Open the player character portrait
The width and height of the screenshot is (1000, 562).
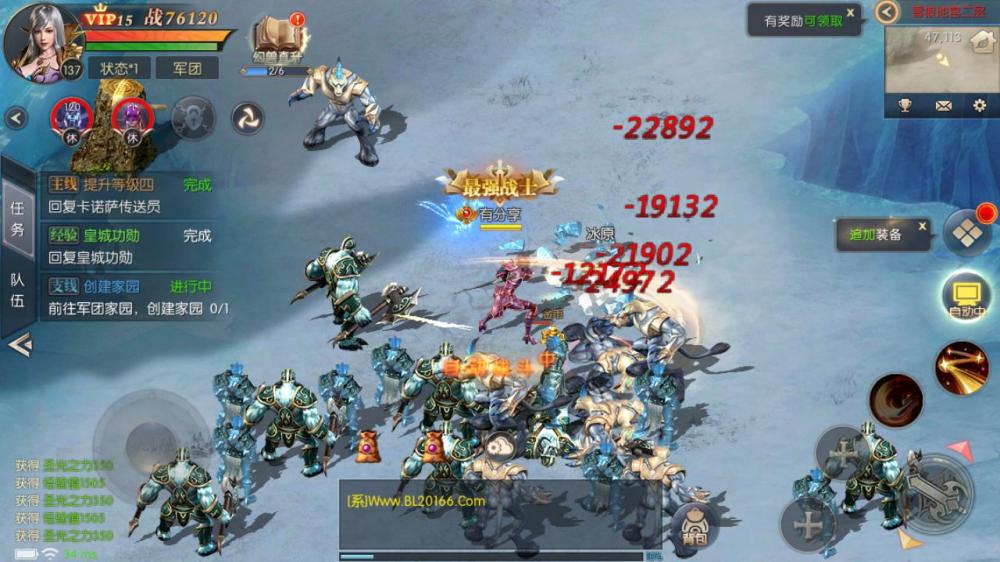coord(40,38)
